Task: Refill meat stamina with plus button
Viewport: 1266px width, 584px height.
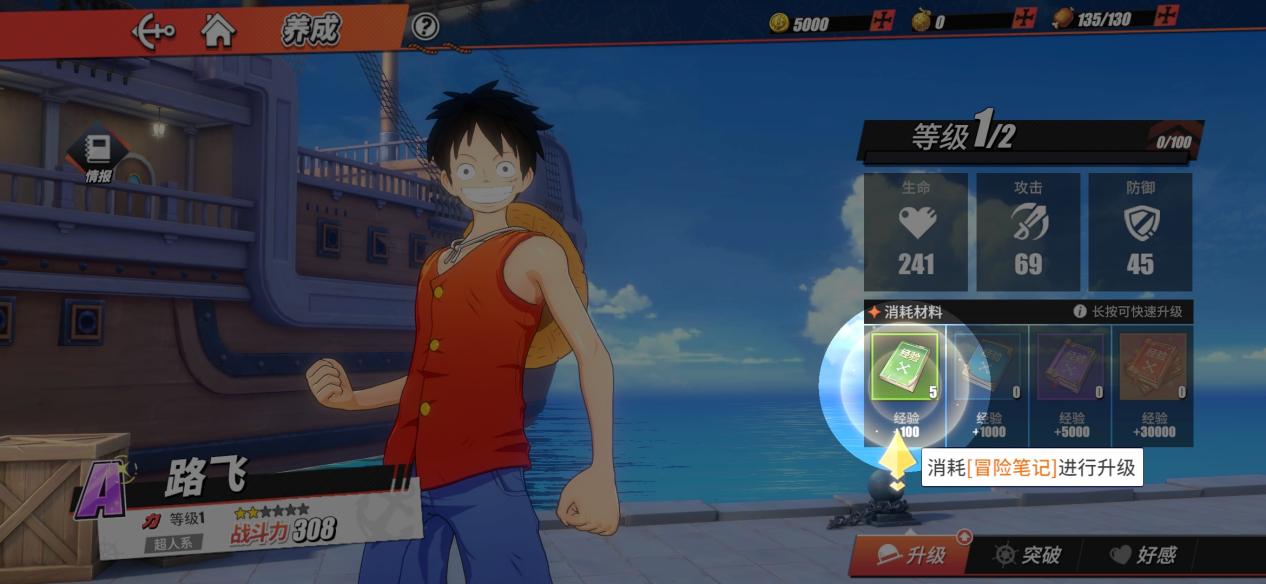Action: (x=1166, y=16)
